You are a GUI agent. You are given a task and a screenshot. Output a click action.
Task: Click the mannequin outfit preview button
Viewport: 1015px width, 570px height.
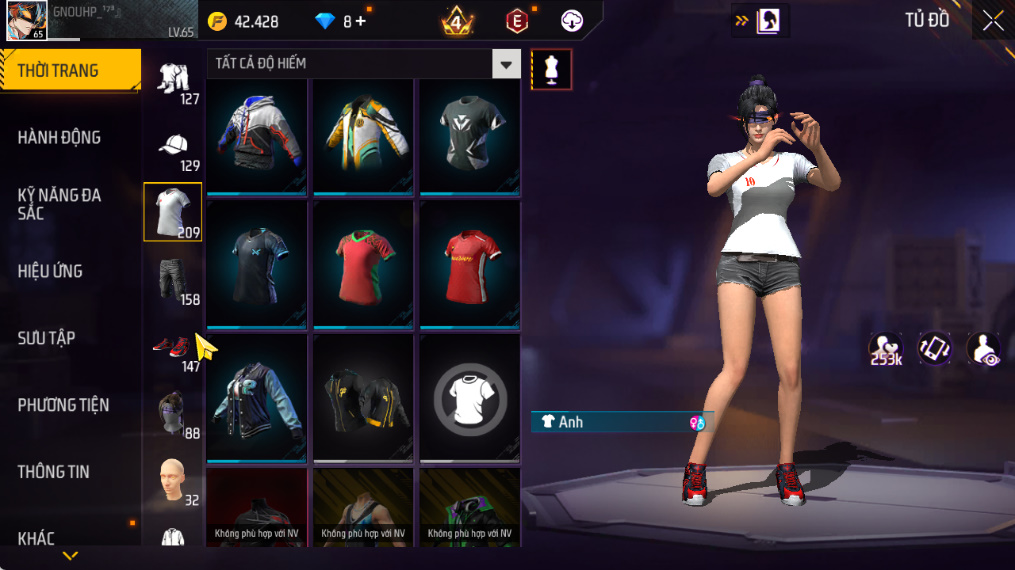[551, 69]
